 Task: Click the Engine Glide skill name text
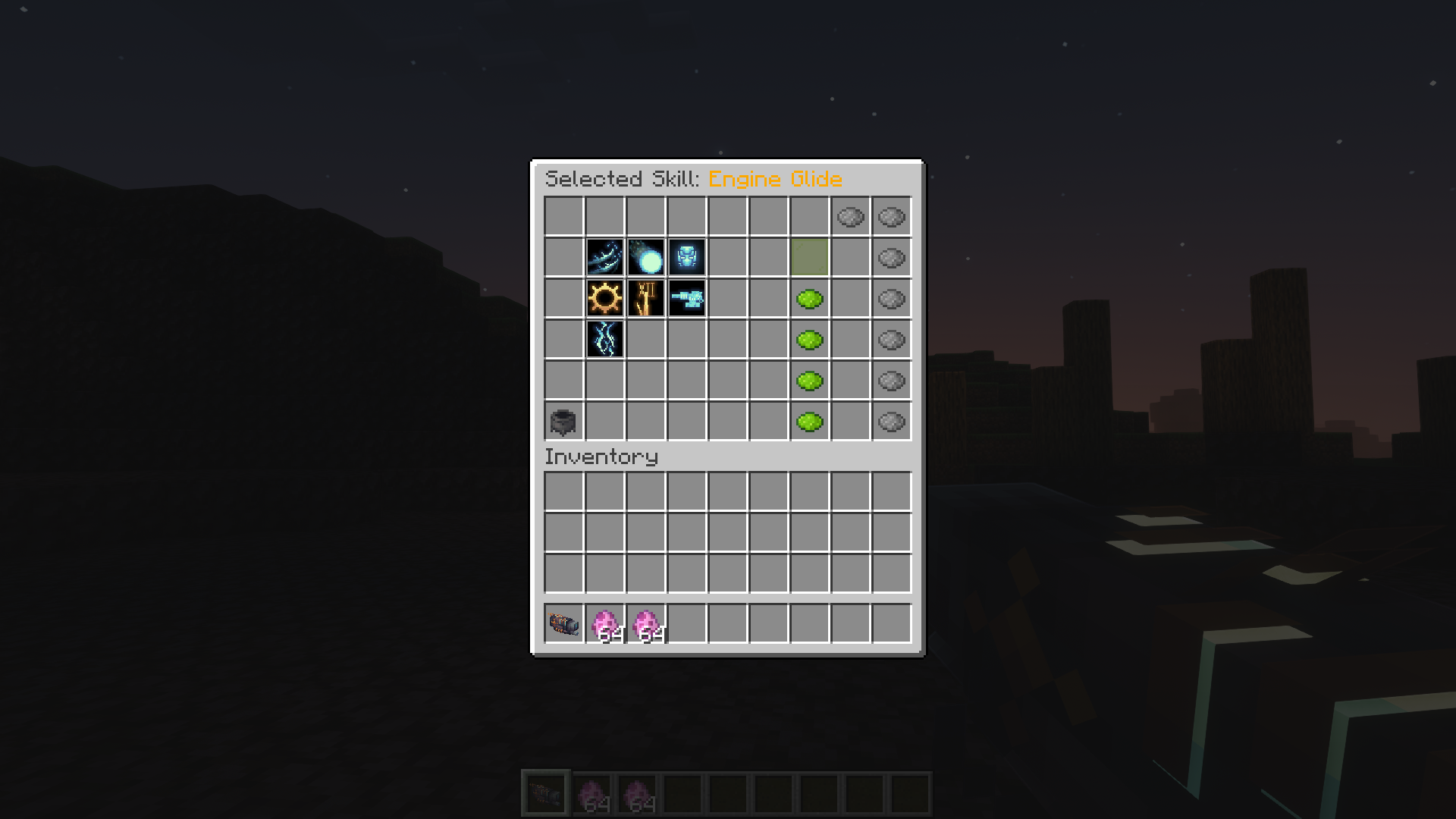click(x=775, y=180)
